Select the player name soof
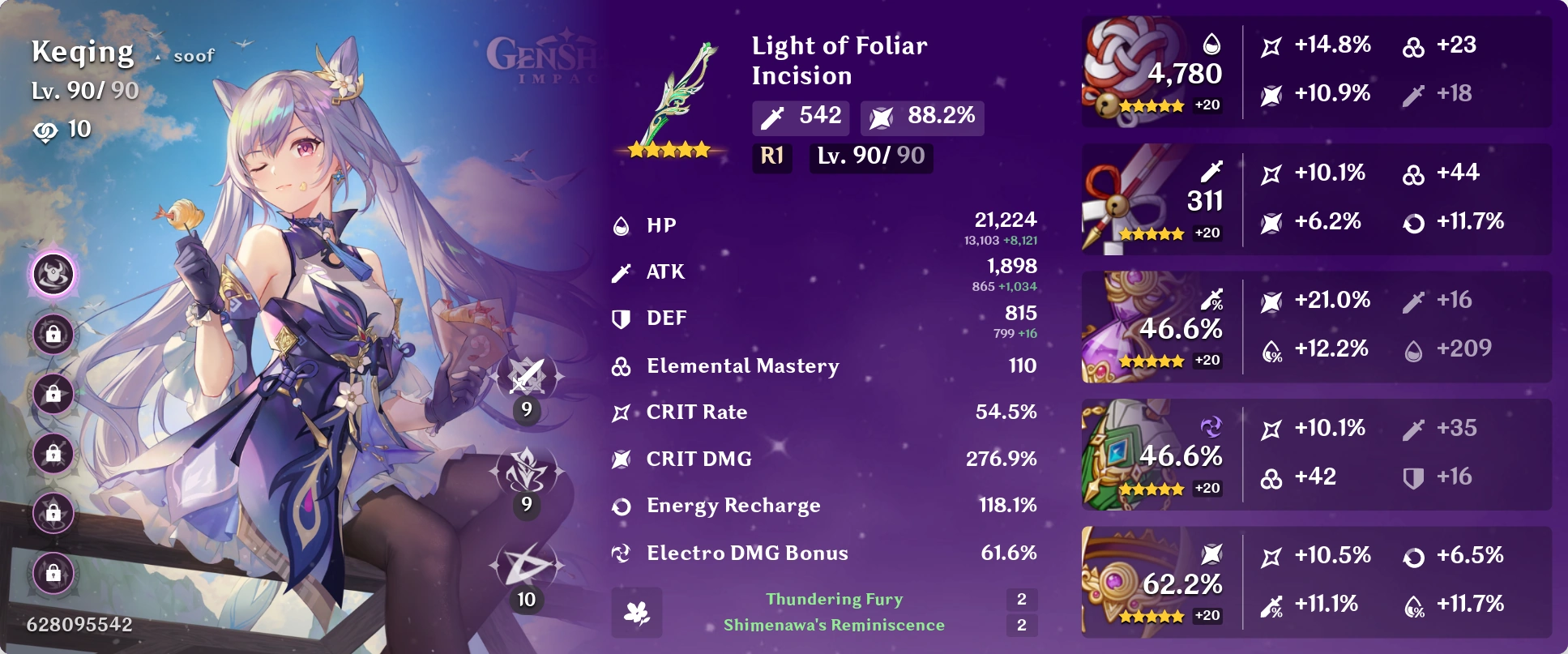The width and height of the screenshot is (1568, 654). tap(195, 54)
